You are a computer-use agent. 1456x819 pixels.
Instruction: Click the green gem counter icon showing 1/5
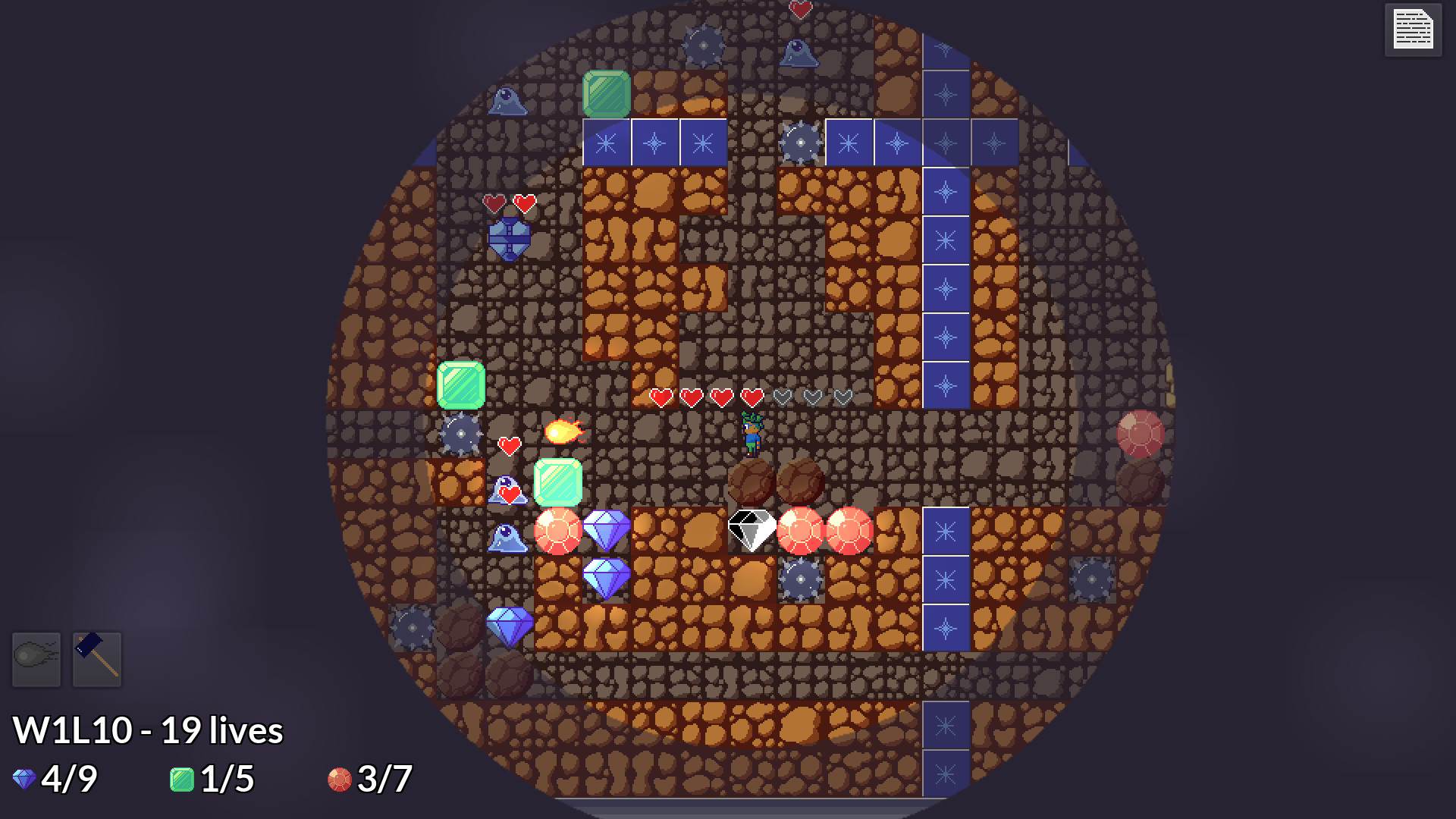pos(182,777)
